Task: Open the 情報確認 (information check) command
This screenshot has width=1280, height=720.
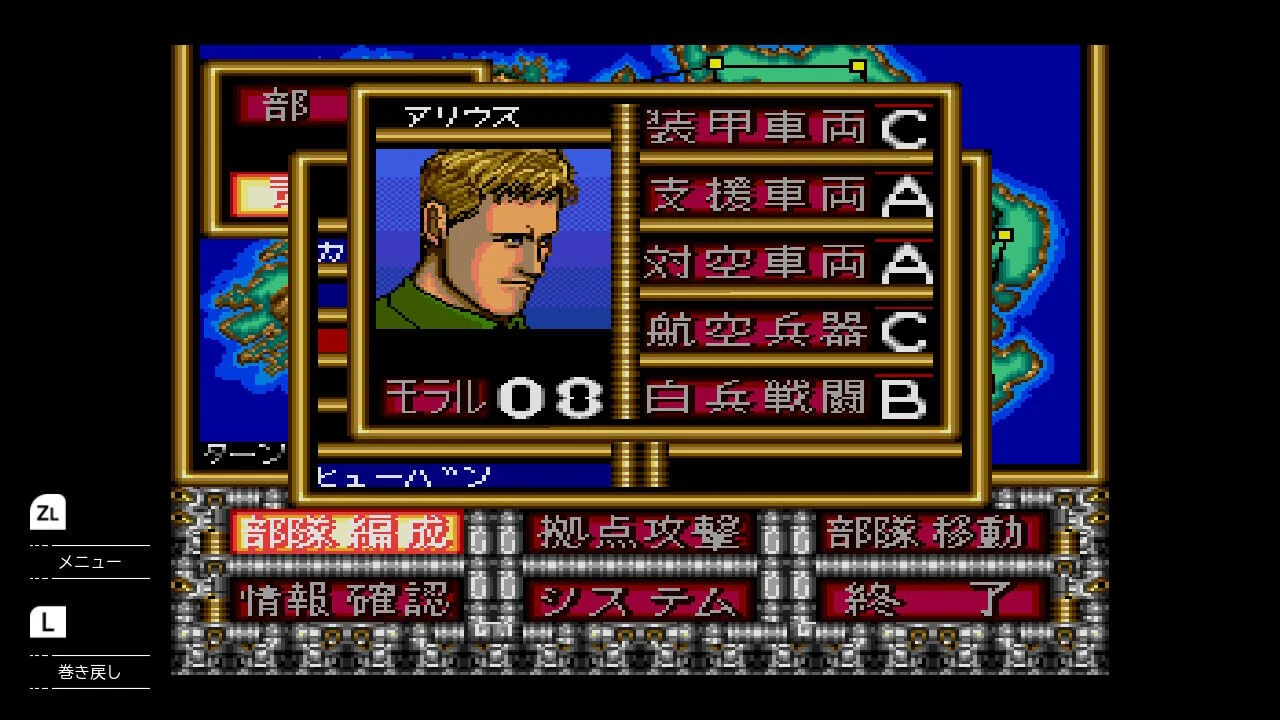Action: point(345,600)
